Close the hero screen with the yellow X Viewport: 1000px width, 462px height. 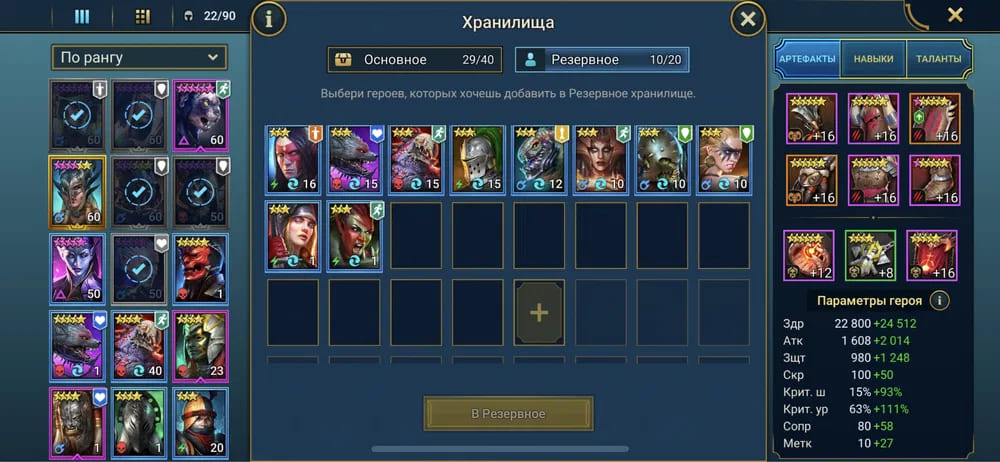[x=955, y=15]
